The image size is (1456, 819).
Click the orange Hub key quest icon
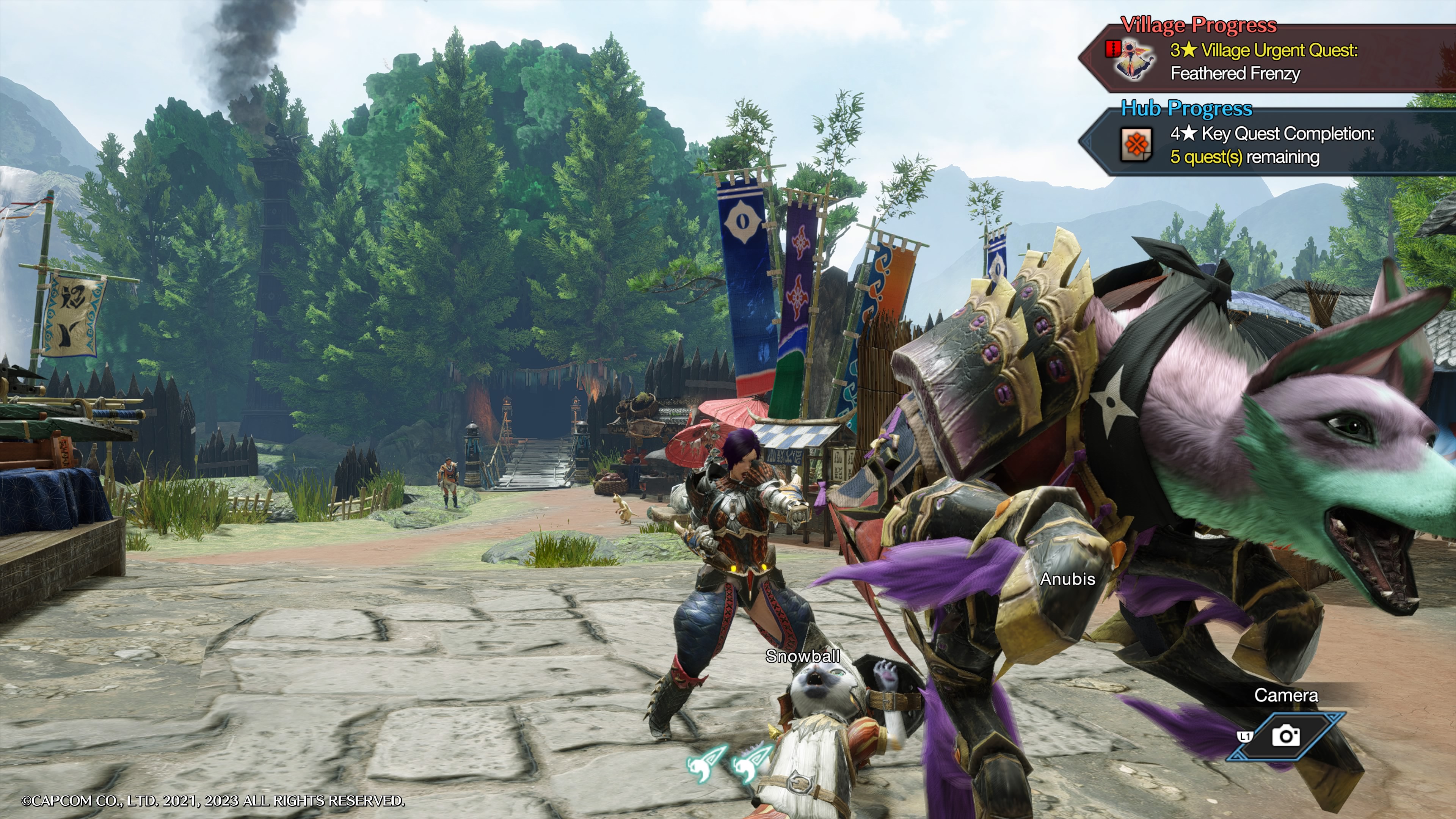point(1136,145)
